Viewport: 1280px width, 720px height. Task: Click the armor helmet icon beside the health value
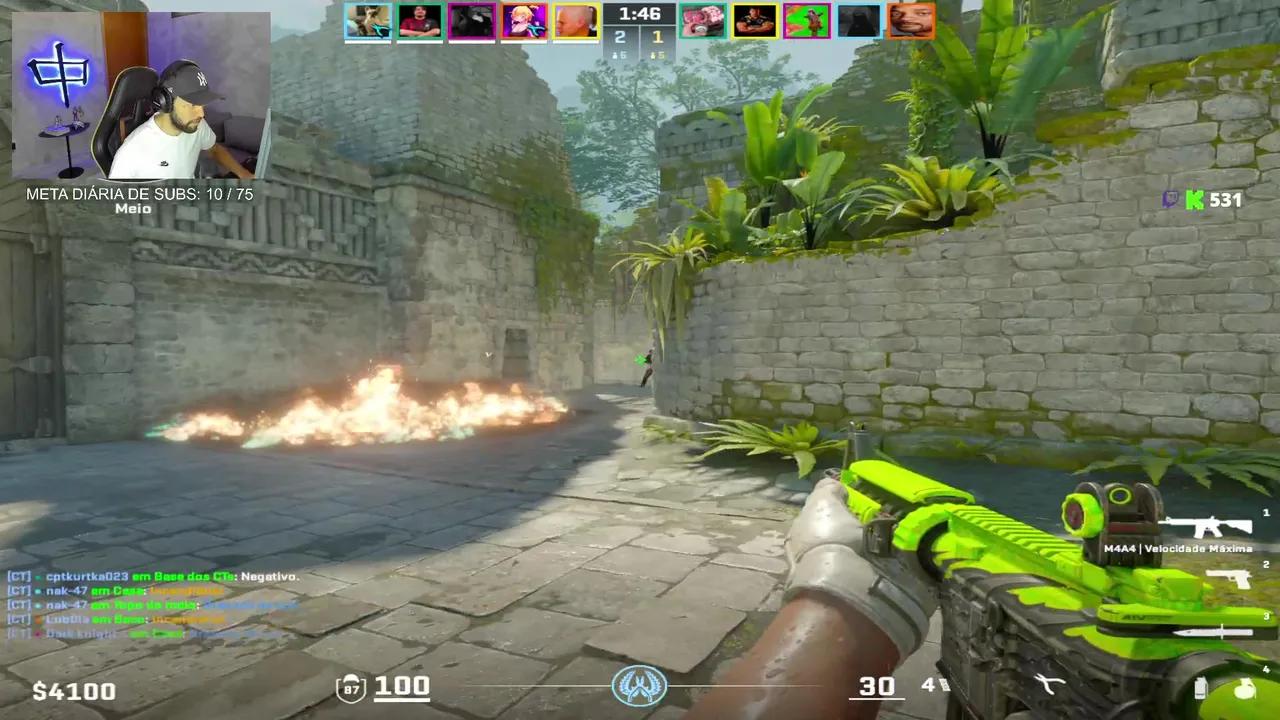click(x=351, y=686)
